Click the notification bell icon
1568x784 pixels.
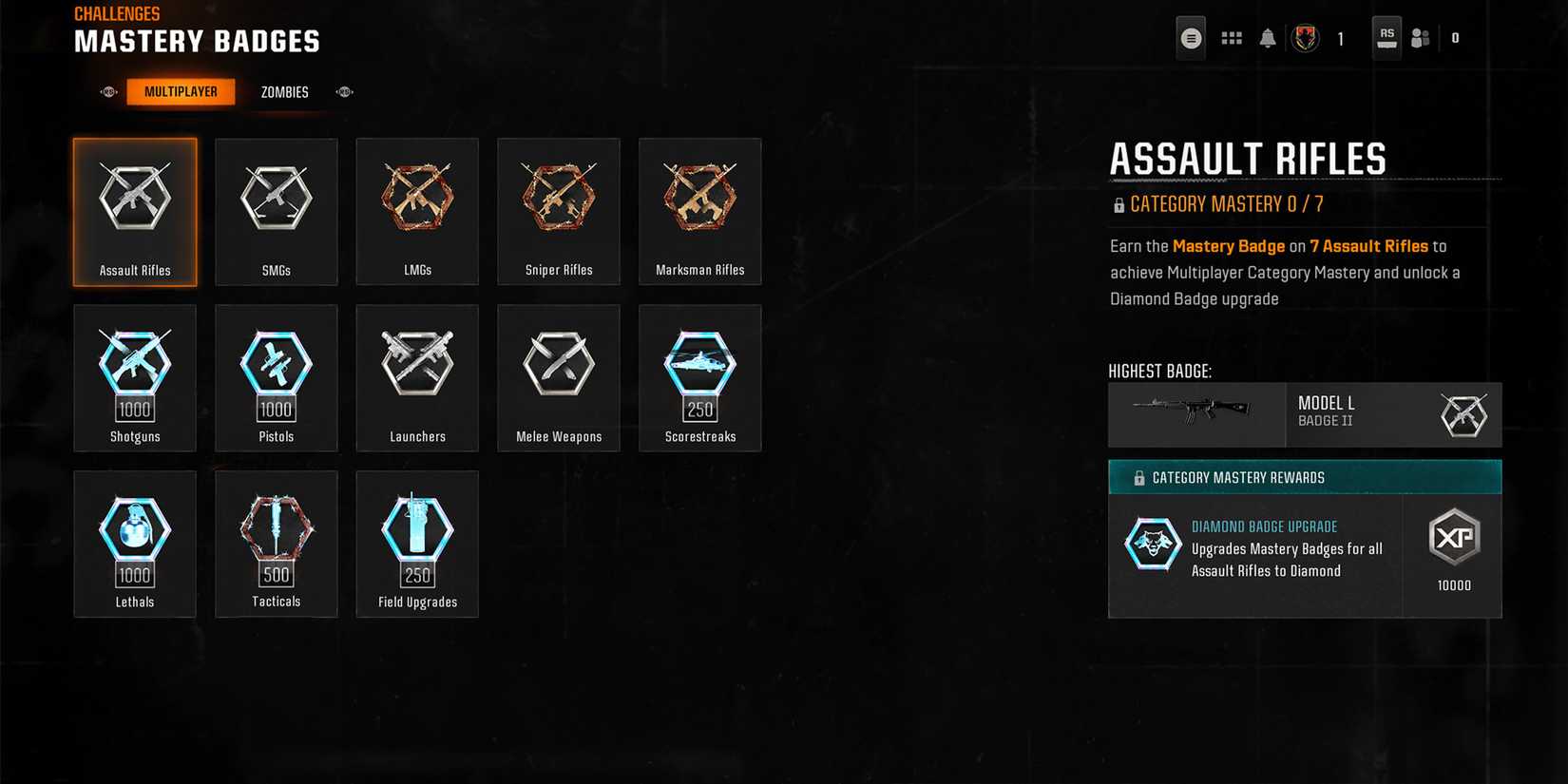click(1268, 38)
